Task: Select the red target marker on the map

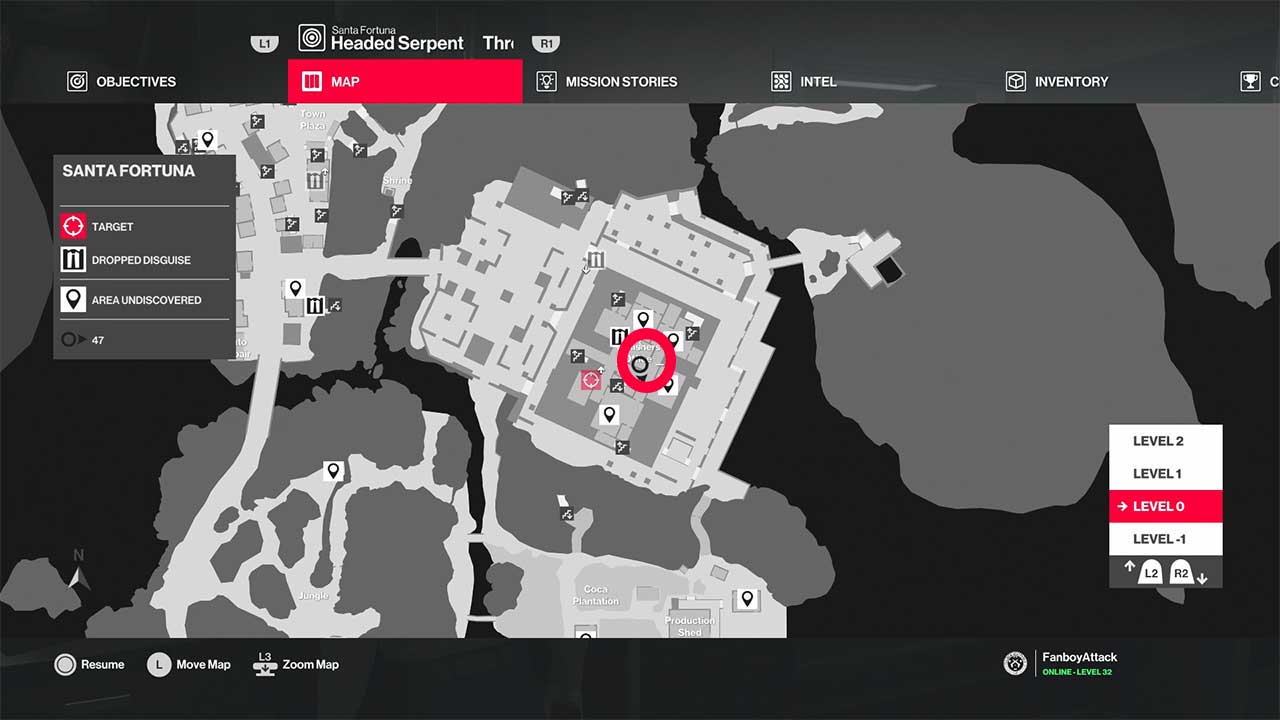Action: tap(592, 380)
